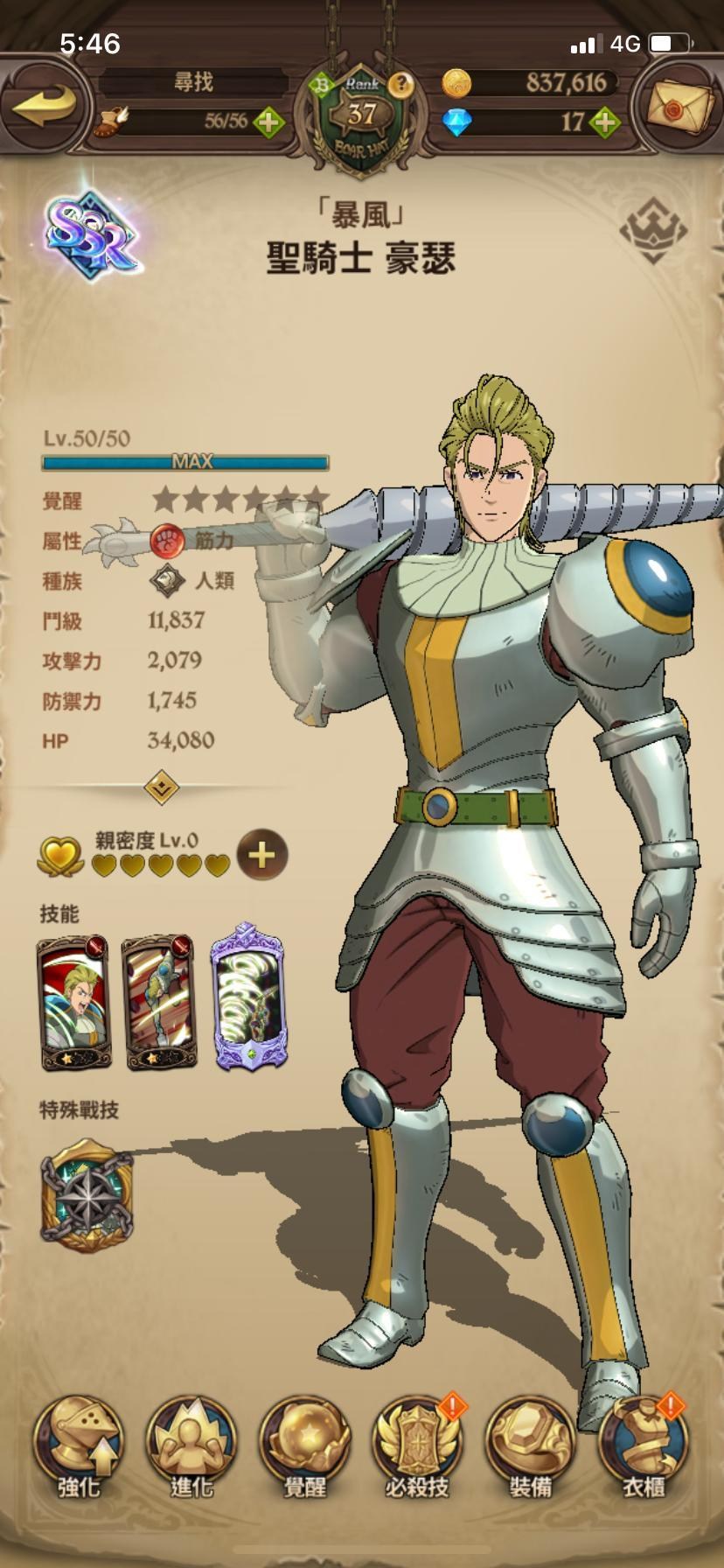View the second red attack skill card

[158, 1003]
